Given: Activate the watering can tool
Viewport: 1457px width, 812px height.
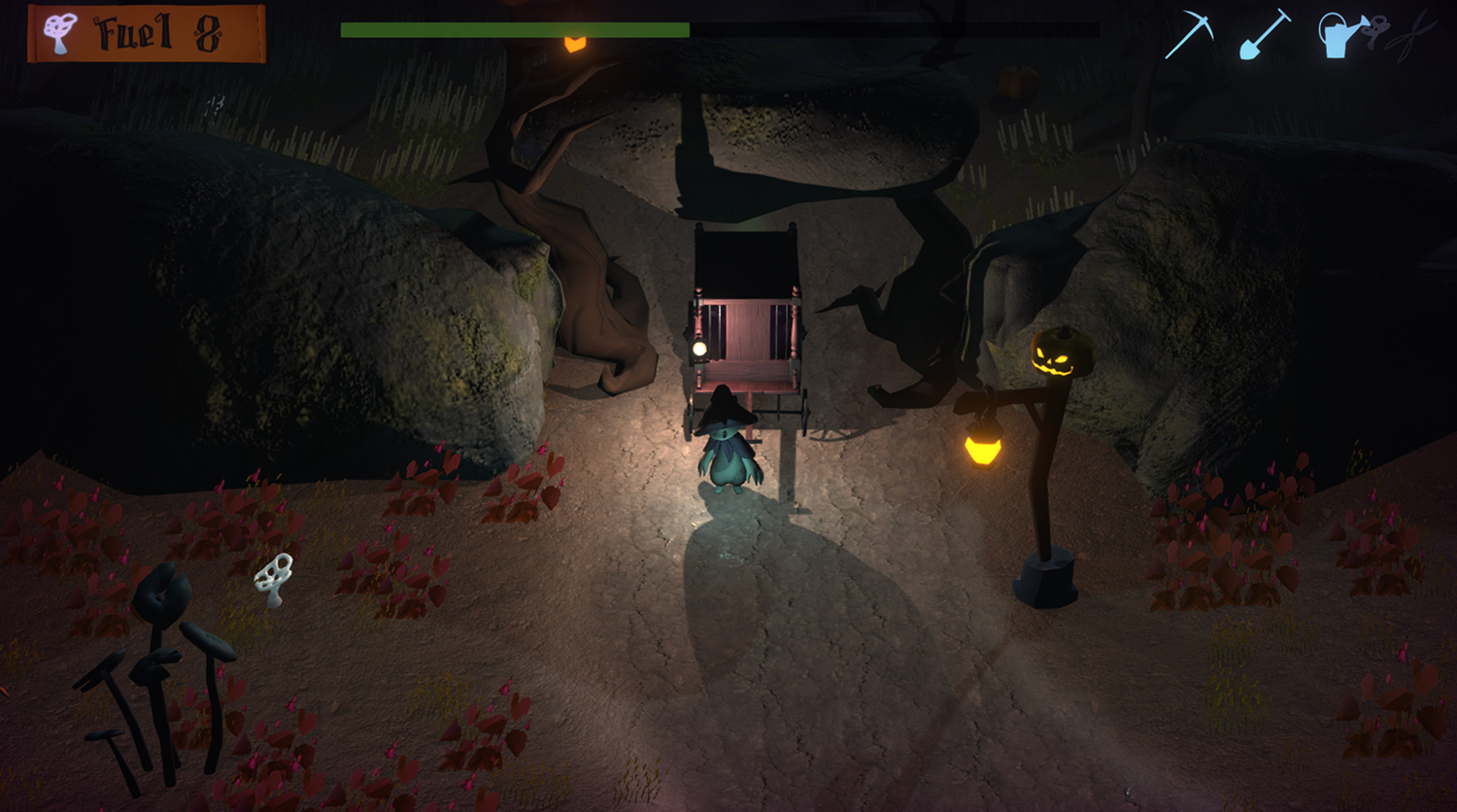Looking at the screenshot, I should click(1338, 36).
